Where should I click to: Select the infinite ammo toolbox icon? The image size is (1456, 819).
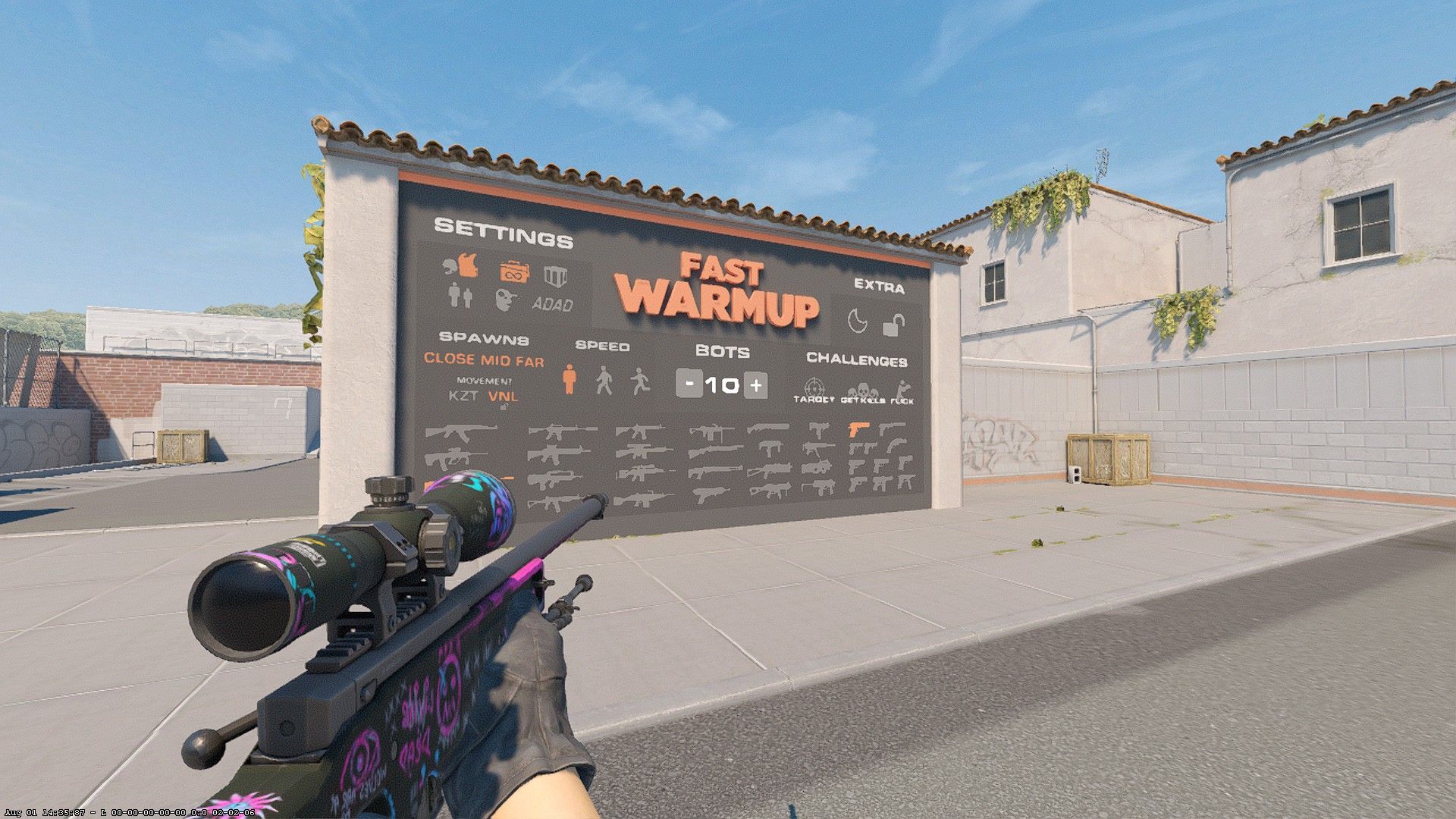tap(513, 273)
